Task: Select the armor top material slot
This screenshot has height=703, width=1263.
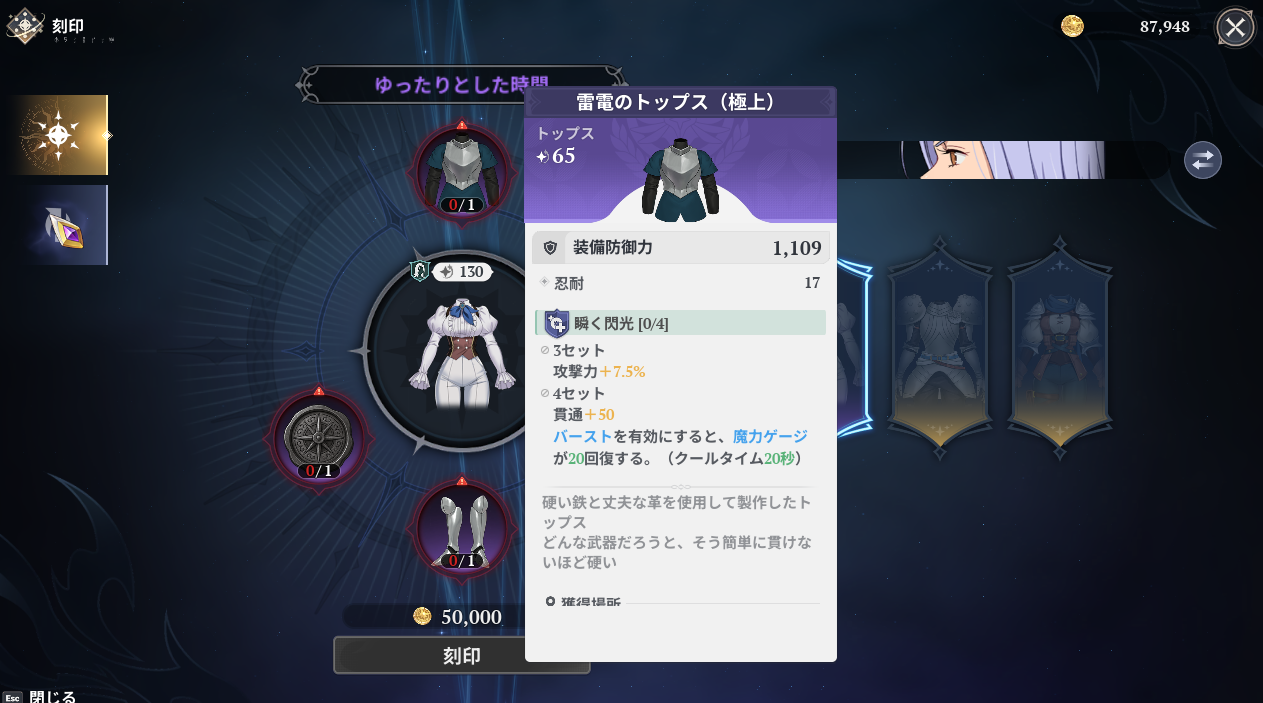Action: (462, 171)
